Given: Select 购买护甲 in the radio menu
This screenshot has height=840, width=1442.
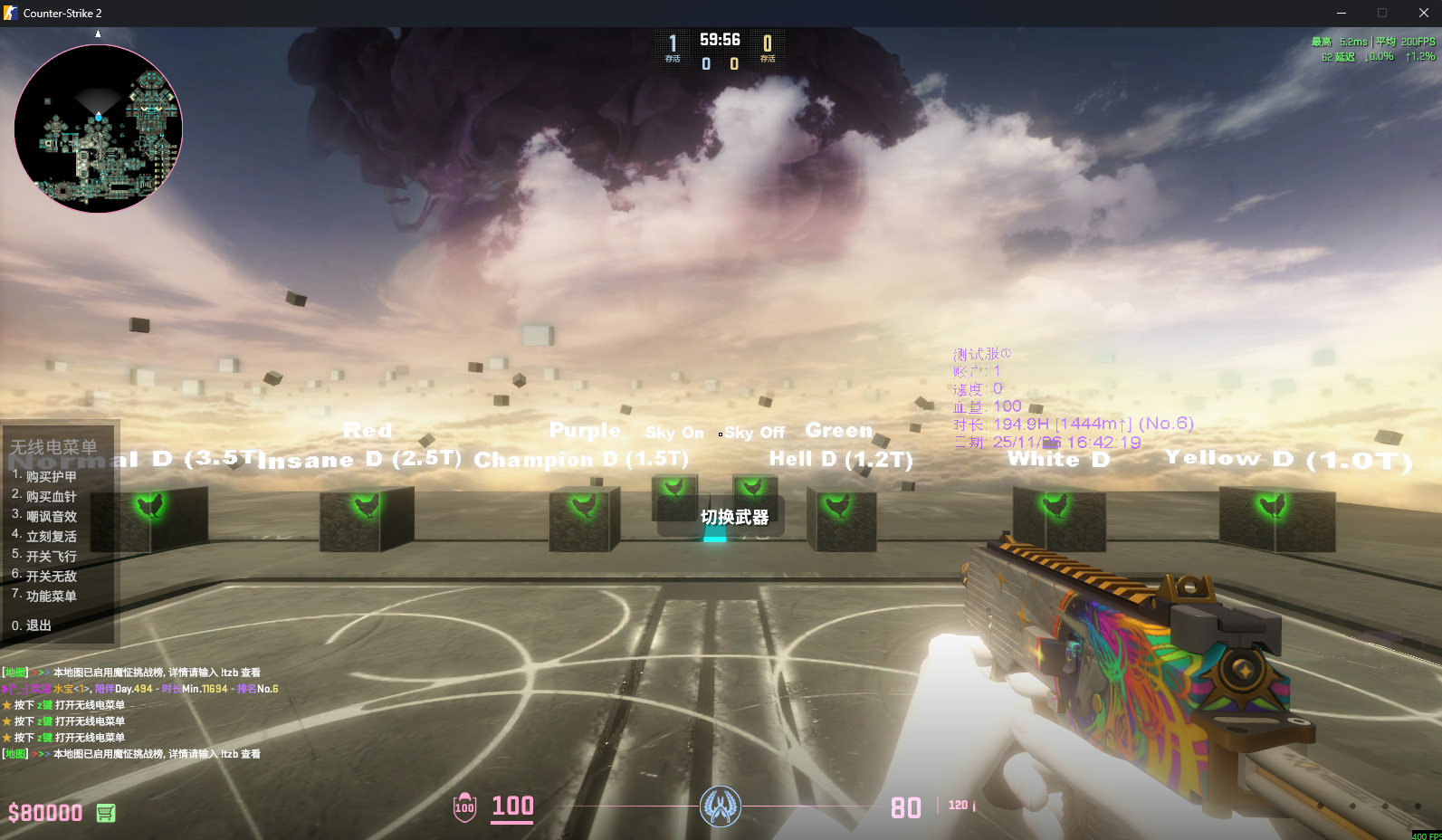Looking at the screenshot, I should 51,476.
